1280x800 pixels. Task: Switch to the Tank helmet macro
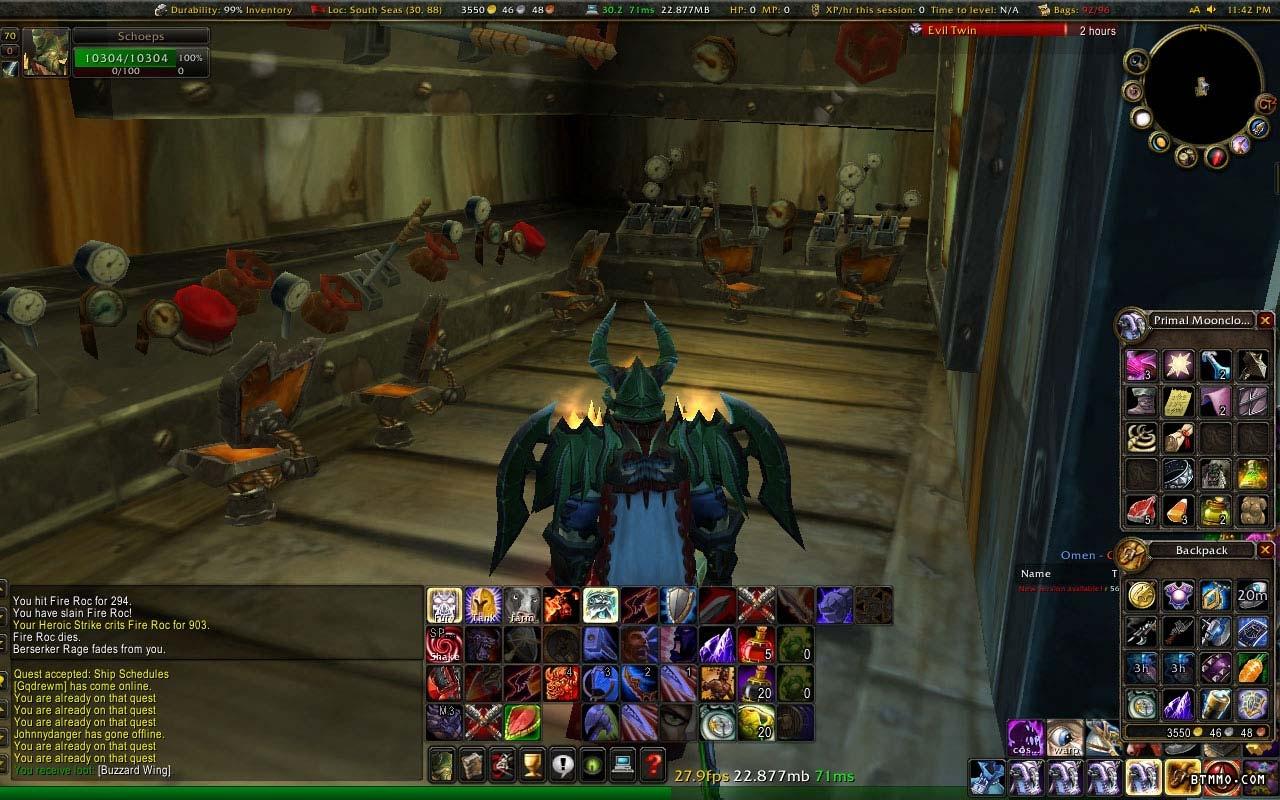point(483,605)
